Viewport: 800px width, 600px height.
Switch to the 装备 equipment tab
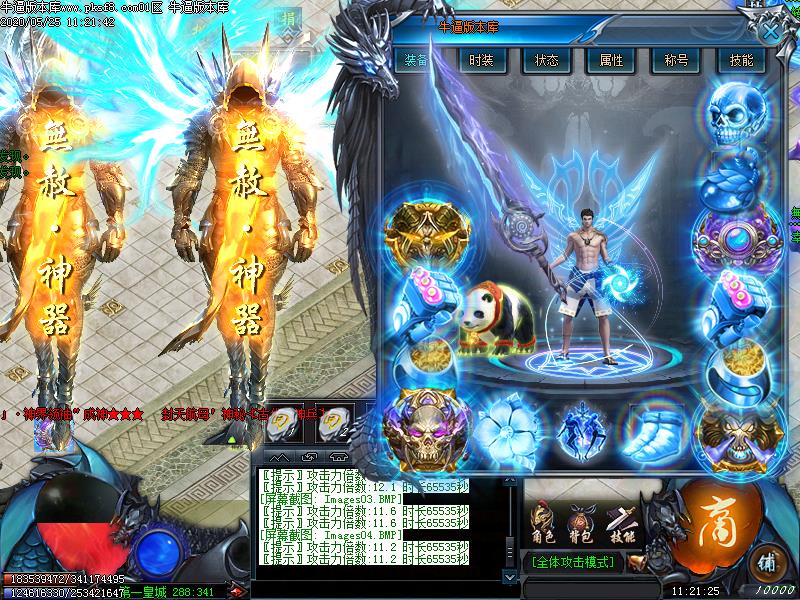pyautogui.click(x=417, y=60)
